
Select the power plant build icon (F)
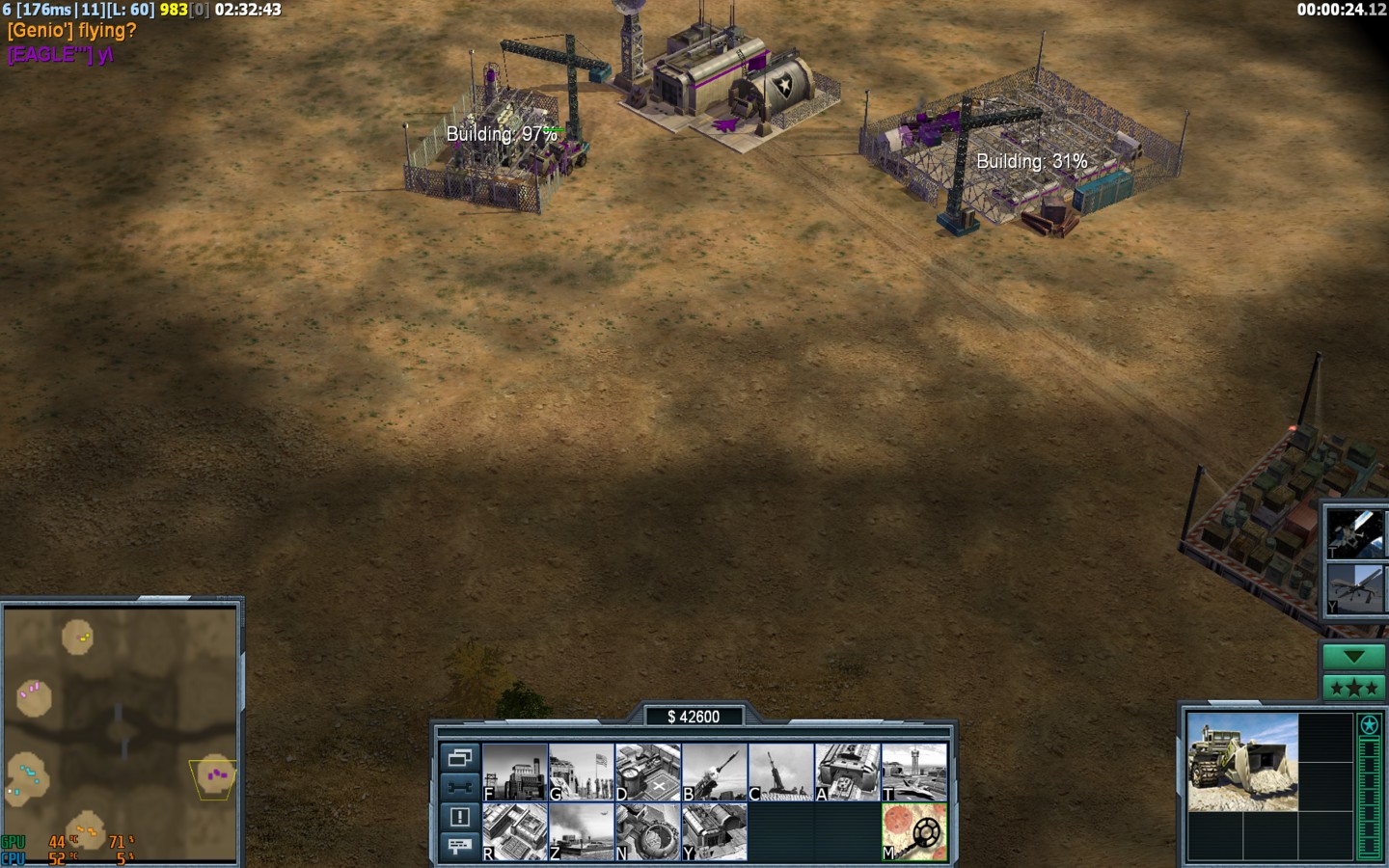click(x=515, y=773)
